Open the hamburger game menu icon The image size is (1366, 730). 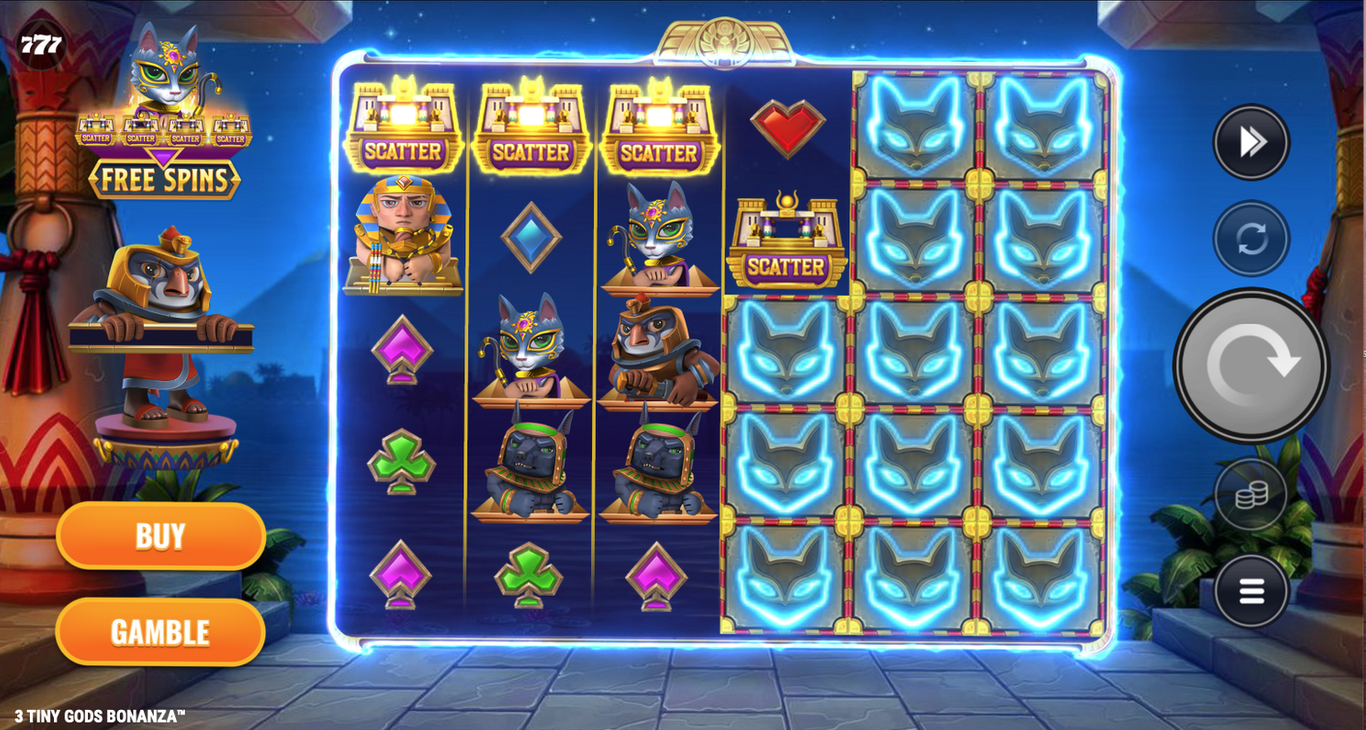pyautogui.click(x=1249, y=591)
